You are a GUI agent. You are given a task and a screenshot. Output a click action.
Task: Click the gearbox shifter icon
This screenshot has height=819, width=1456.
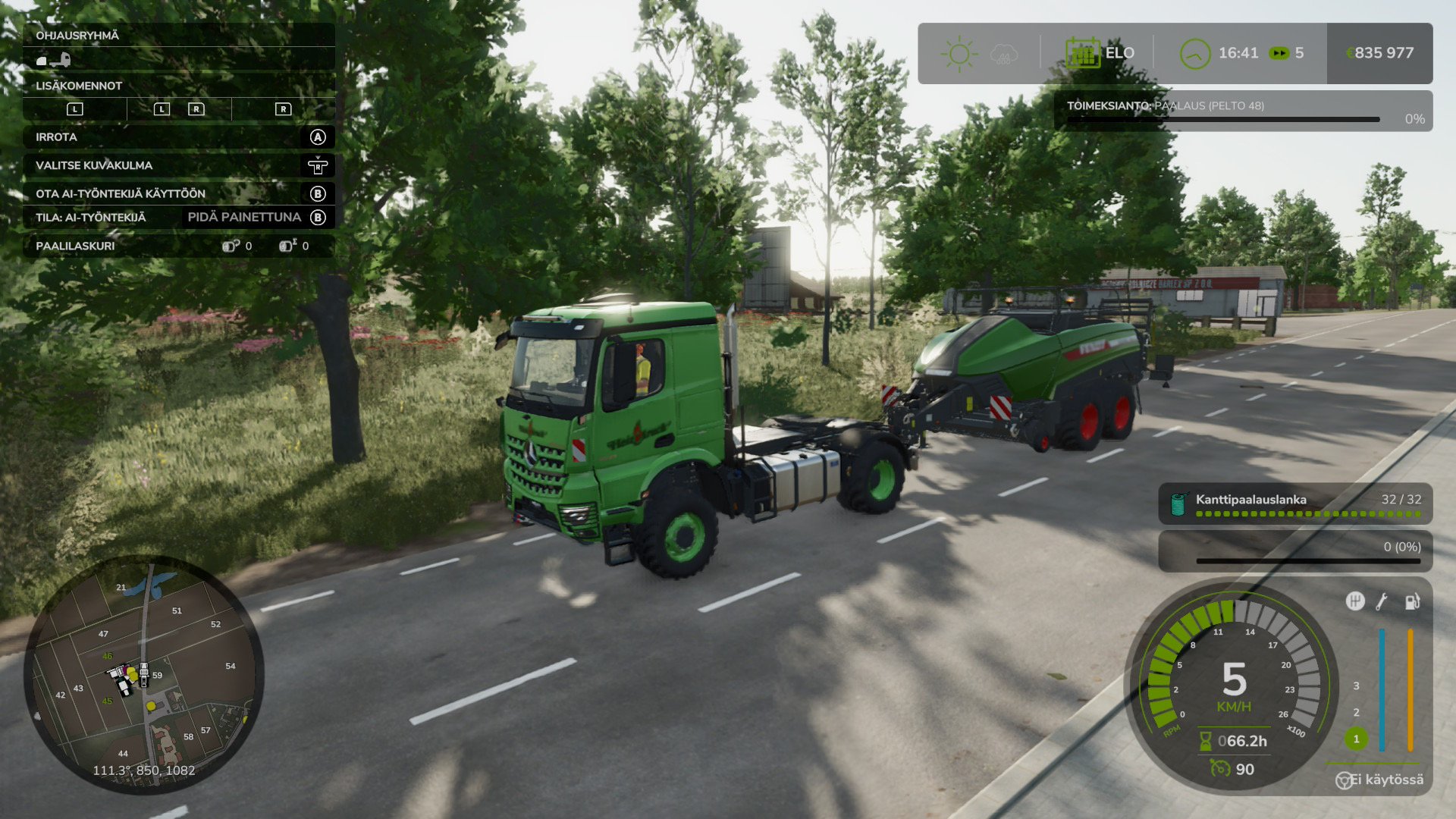point(1354,601)
